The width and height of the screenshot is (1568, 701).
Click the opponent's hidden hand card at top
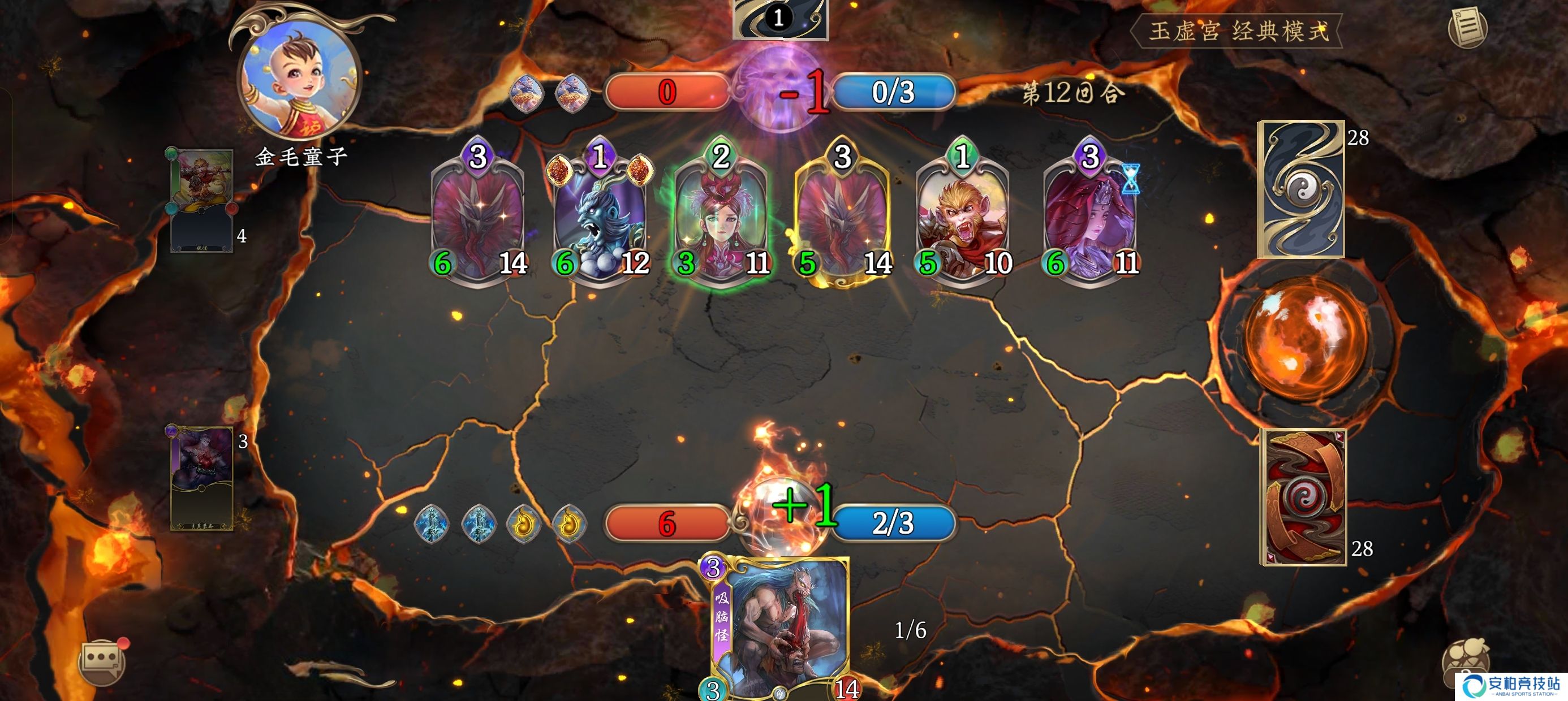tap(781, 18)
